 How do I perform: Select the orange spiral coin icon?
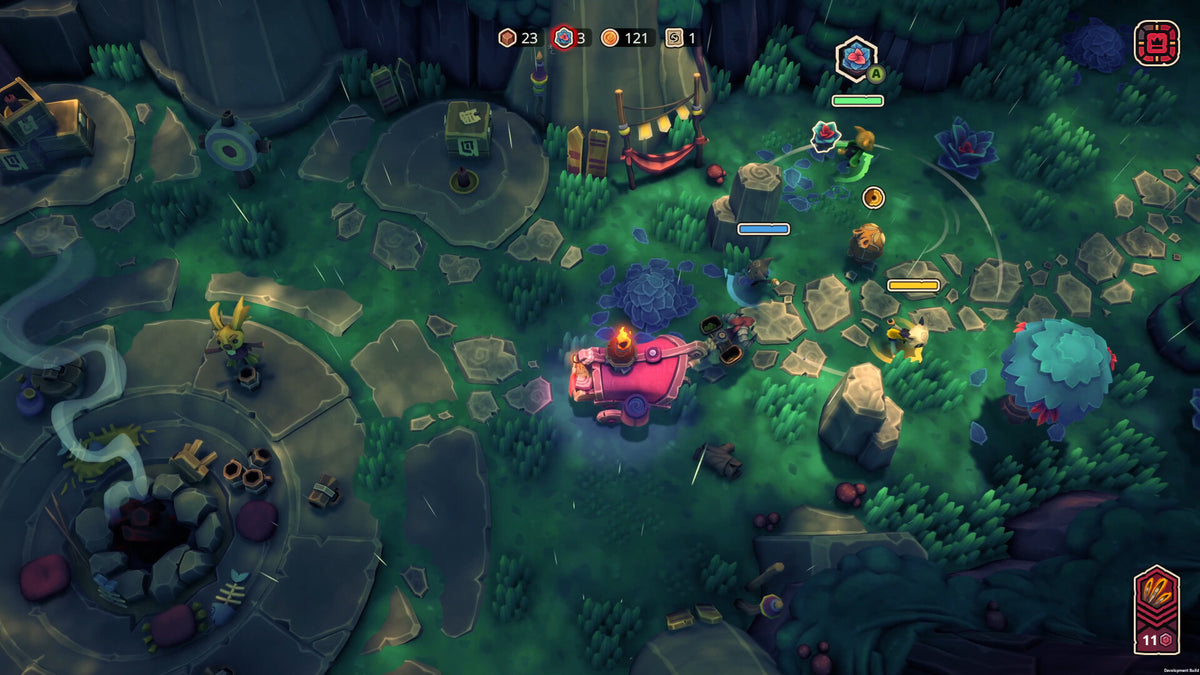click(x=610, y=38)
